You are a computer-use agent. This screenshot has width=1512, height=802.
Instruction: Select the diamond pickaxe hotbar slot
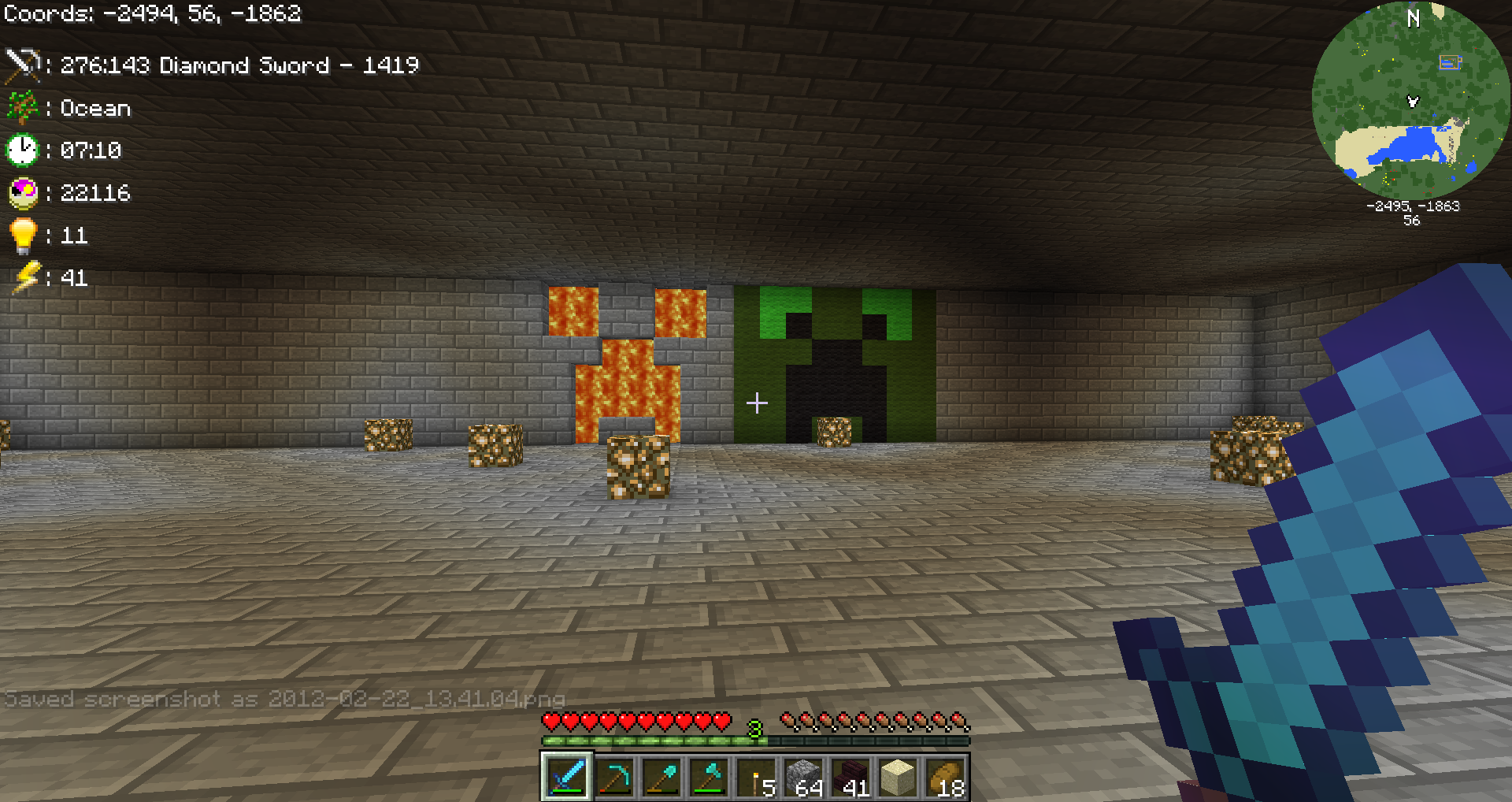point(614,777)
